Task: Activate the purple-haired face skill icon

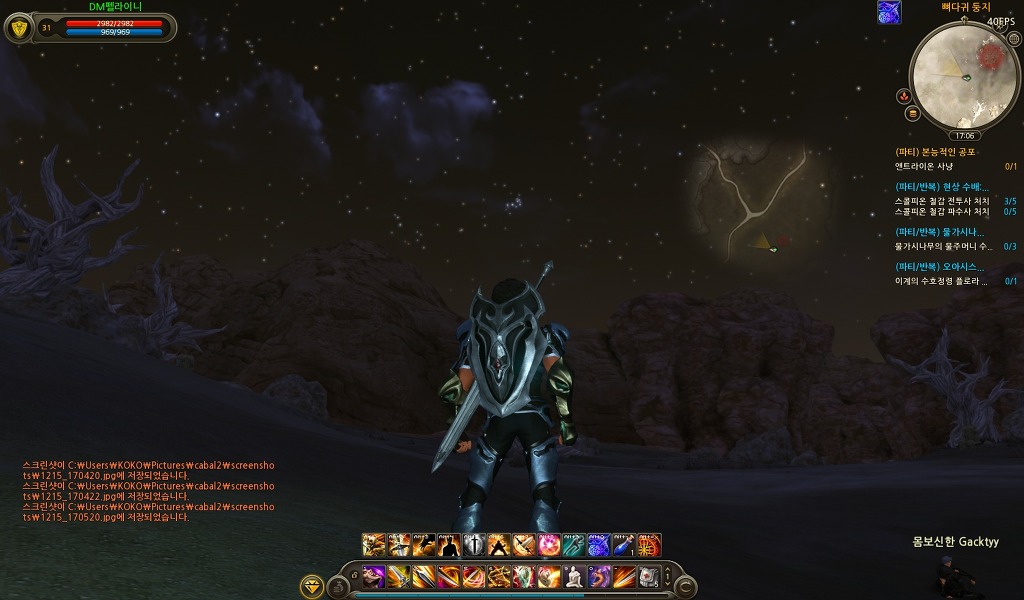Action: 373,576
